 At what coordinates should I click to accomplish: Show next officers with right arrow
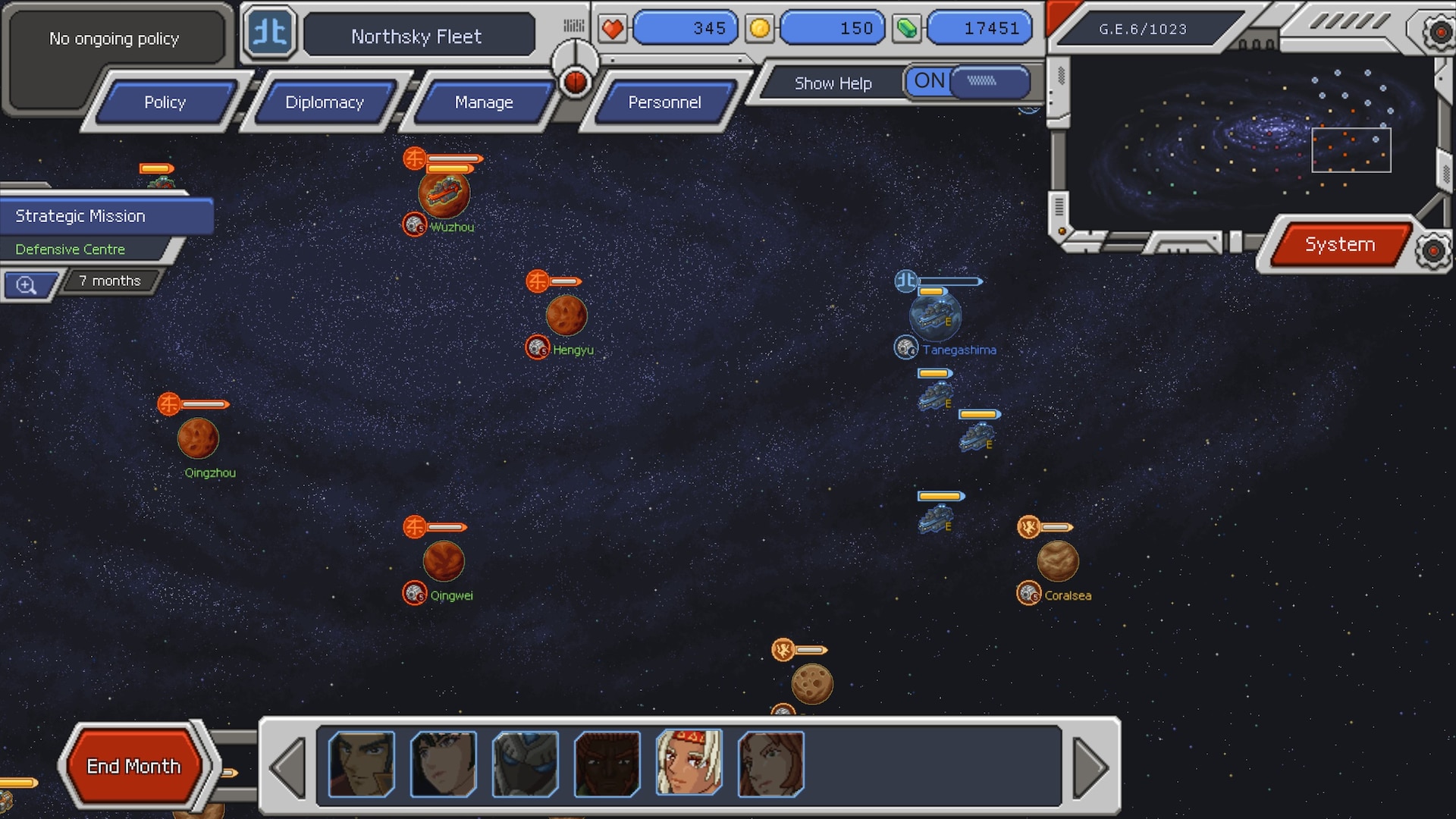pos(1090,767)
